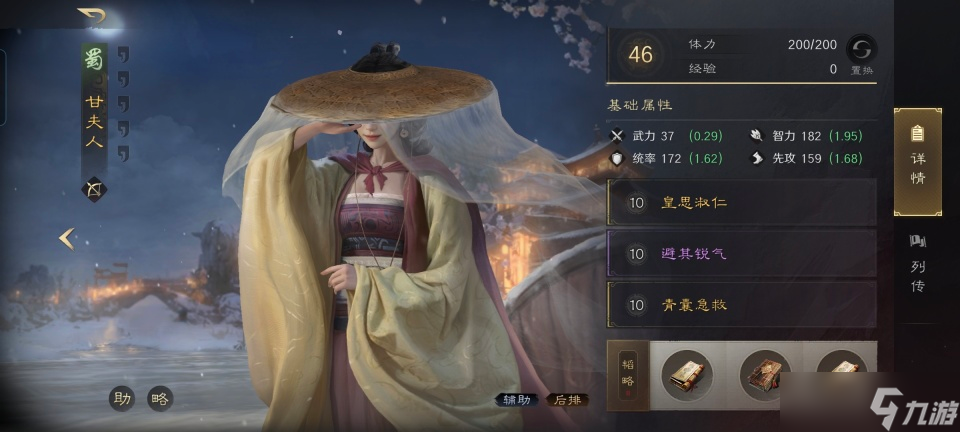Switch to the 列传 biography tab
This screenshot has height=432, width=960.
(x=917, y=264)
